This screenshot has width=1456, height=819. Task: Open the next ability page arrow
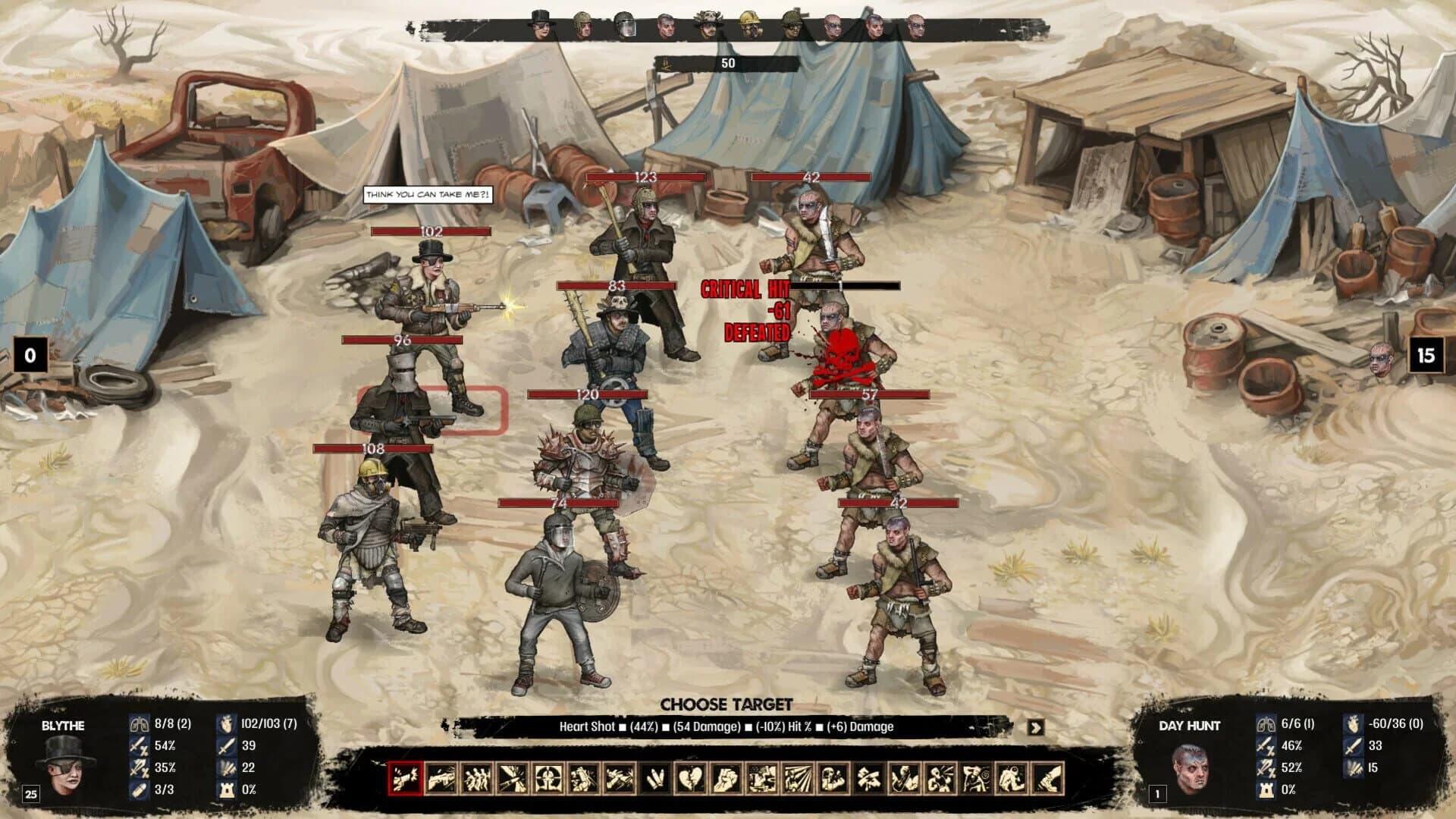point(1036,726)
